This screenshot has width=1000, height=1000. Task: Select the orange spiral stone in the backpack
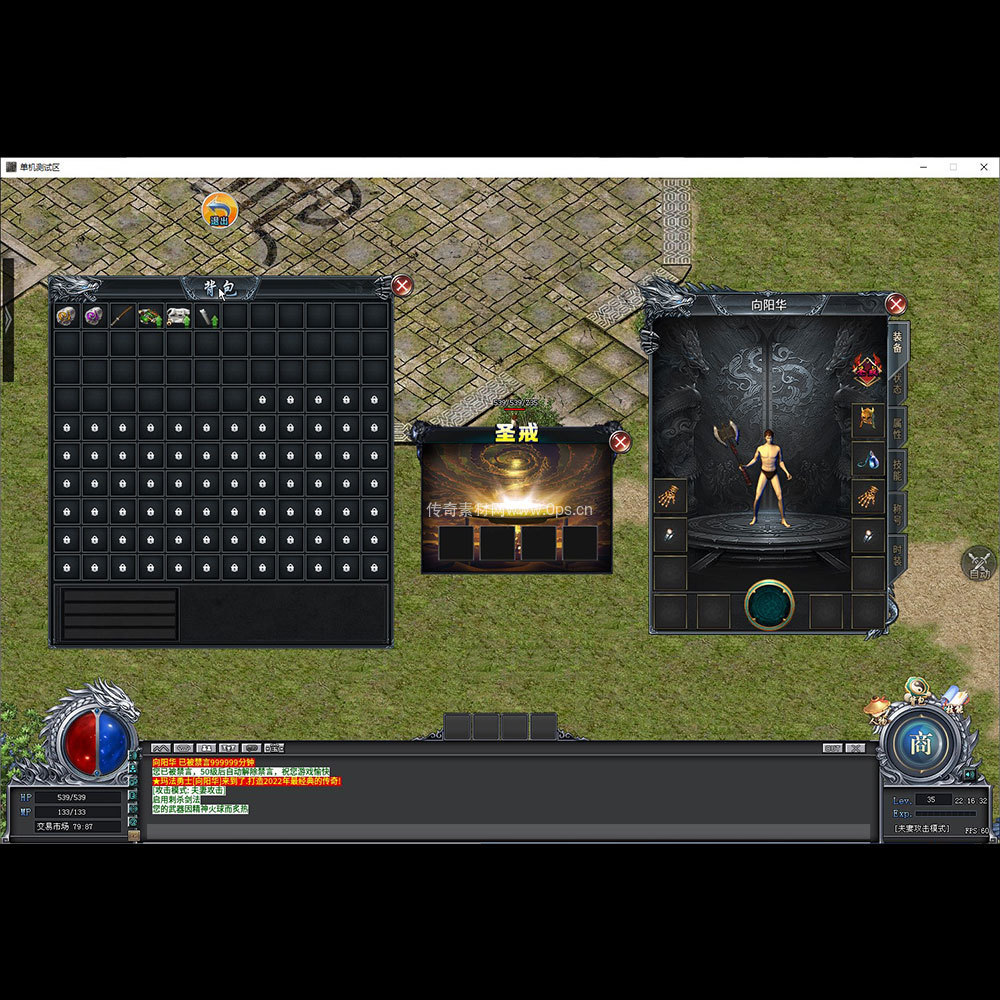[x=66, y=316]
